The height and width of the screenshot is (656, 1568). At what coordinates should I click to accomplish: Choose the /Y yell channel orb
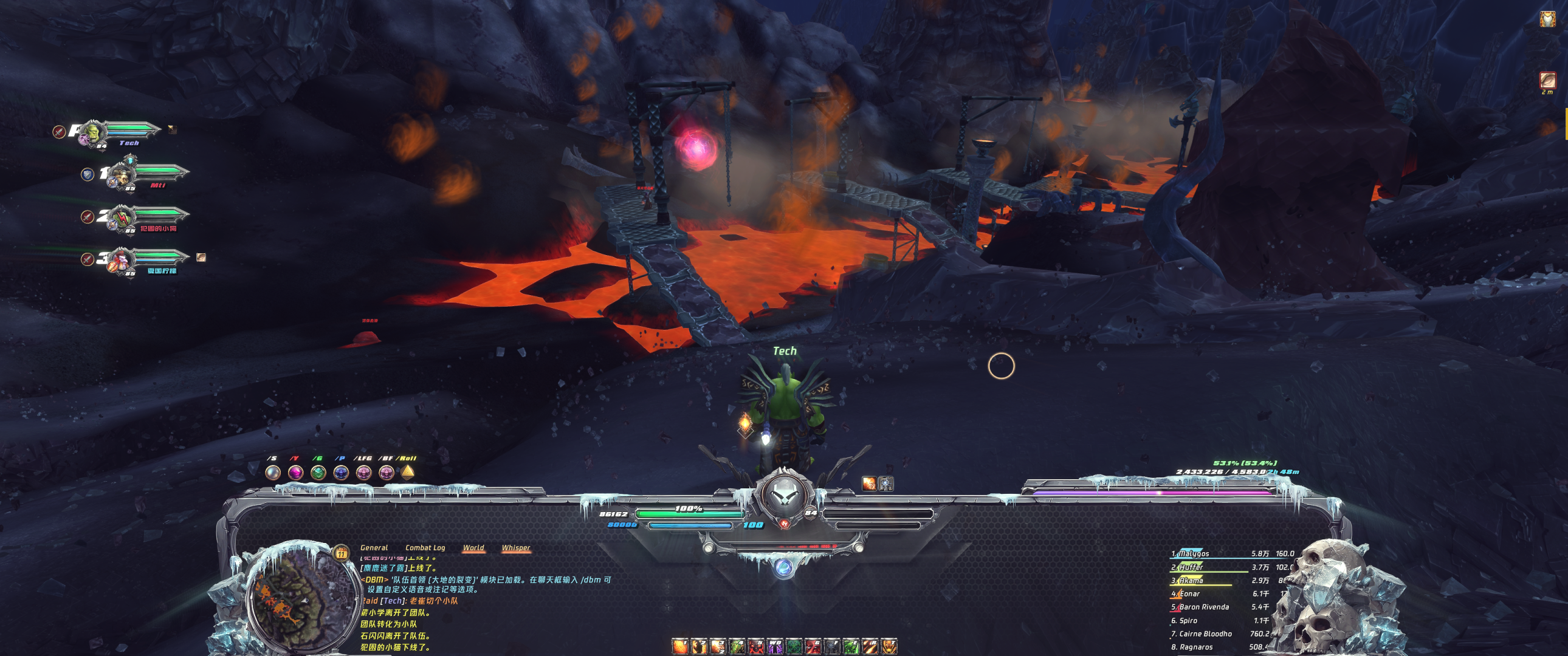(295, 472)
